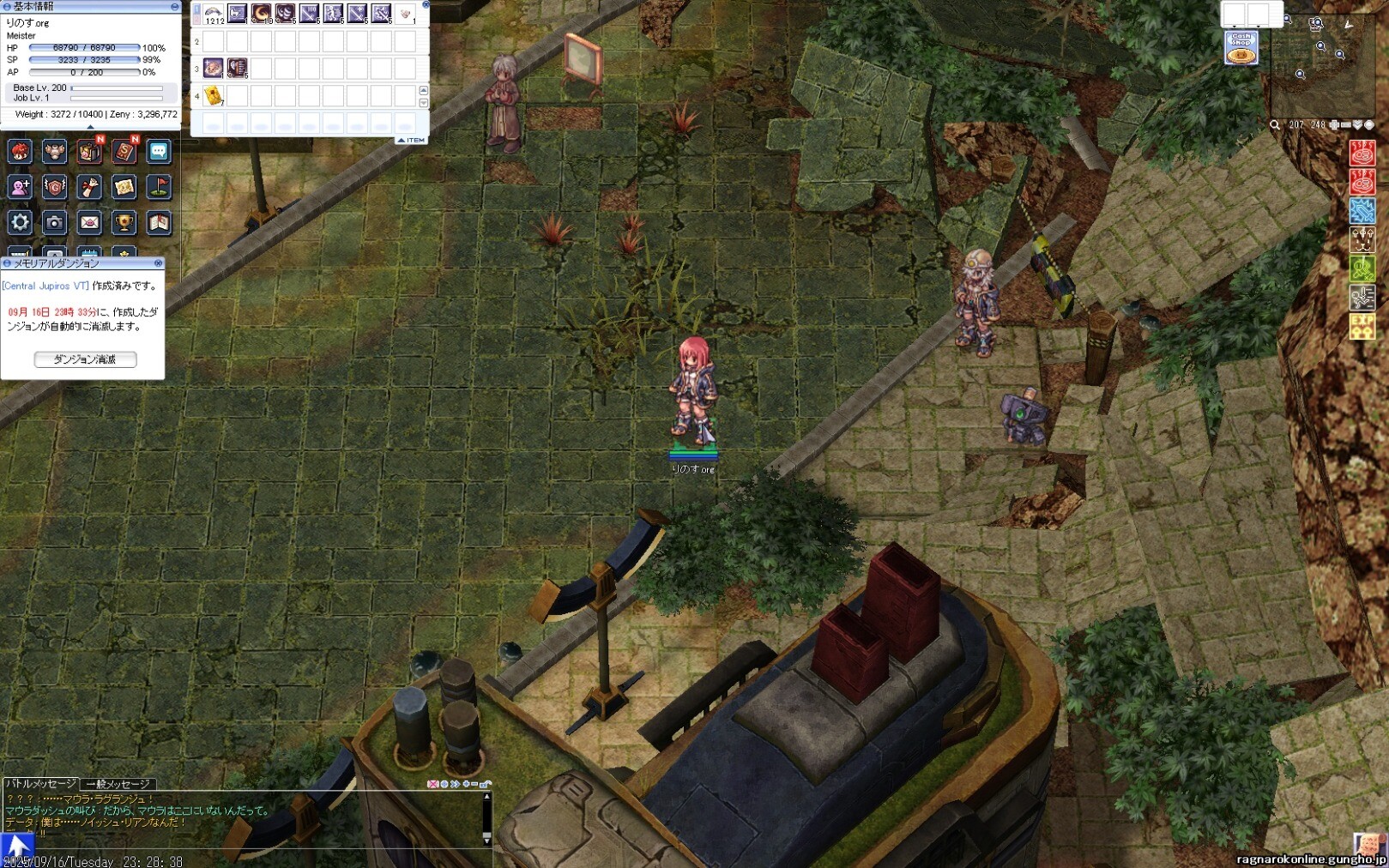
Task: Open the settings gear menu icon
Action: coord(20,223)
